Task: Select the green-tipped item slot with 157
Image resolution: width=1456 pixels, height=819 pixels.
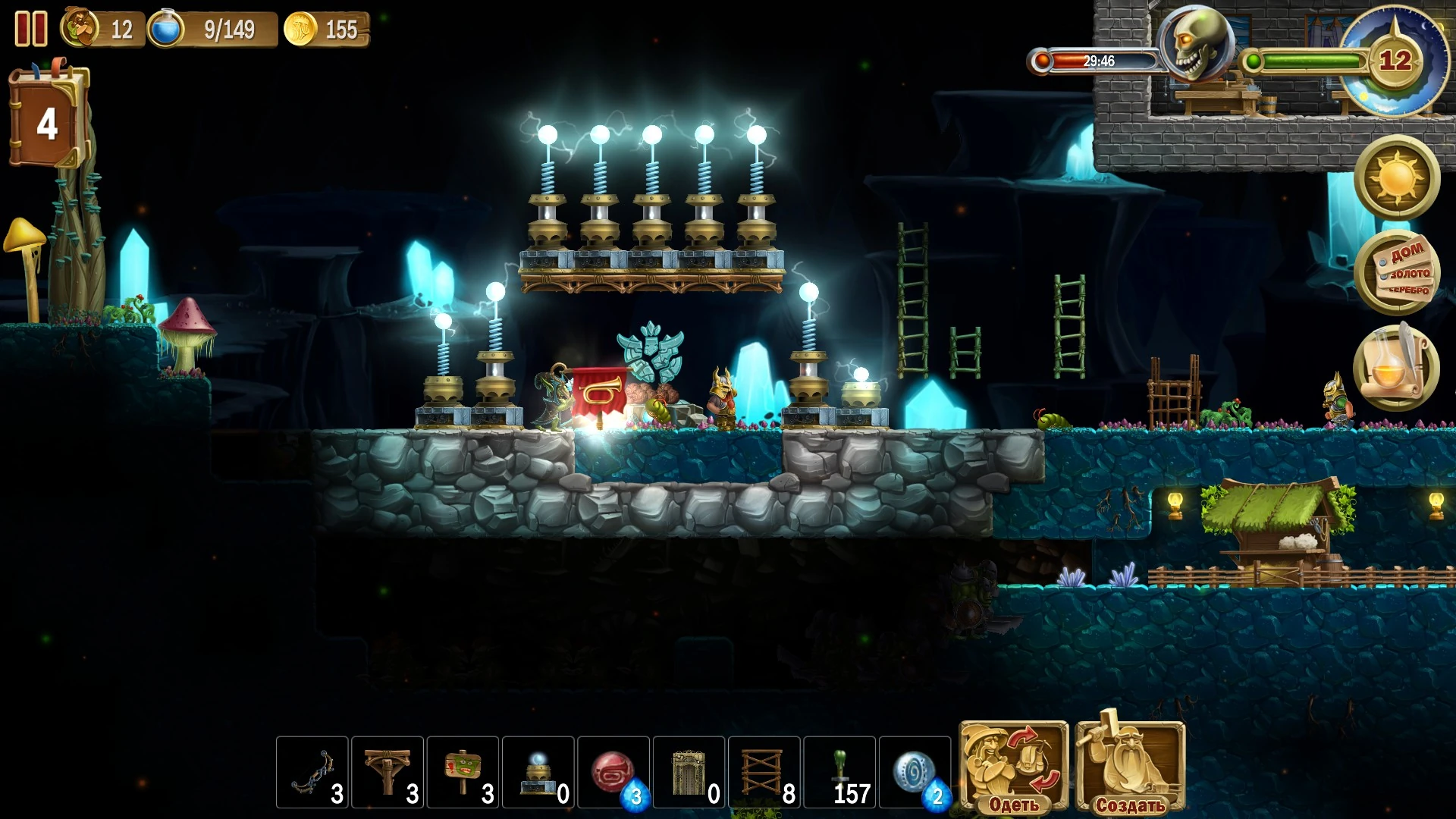Action: pyautogui.click(x=839, y=772)
